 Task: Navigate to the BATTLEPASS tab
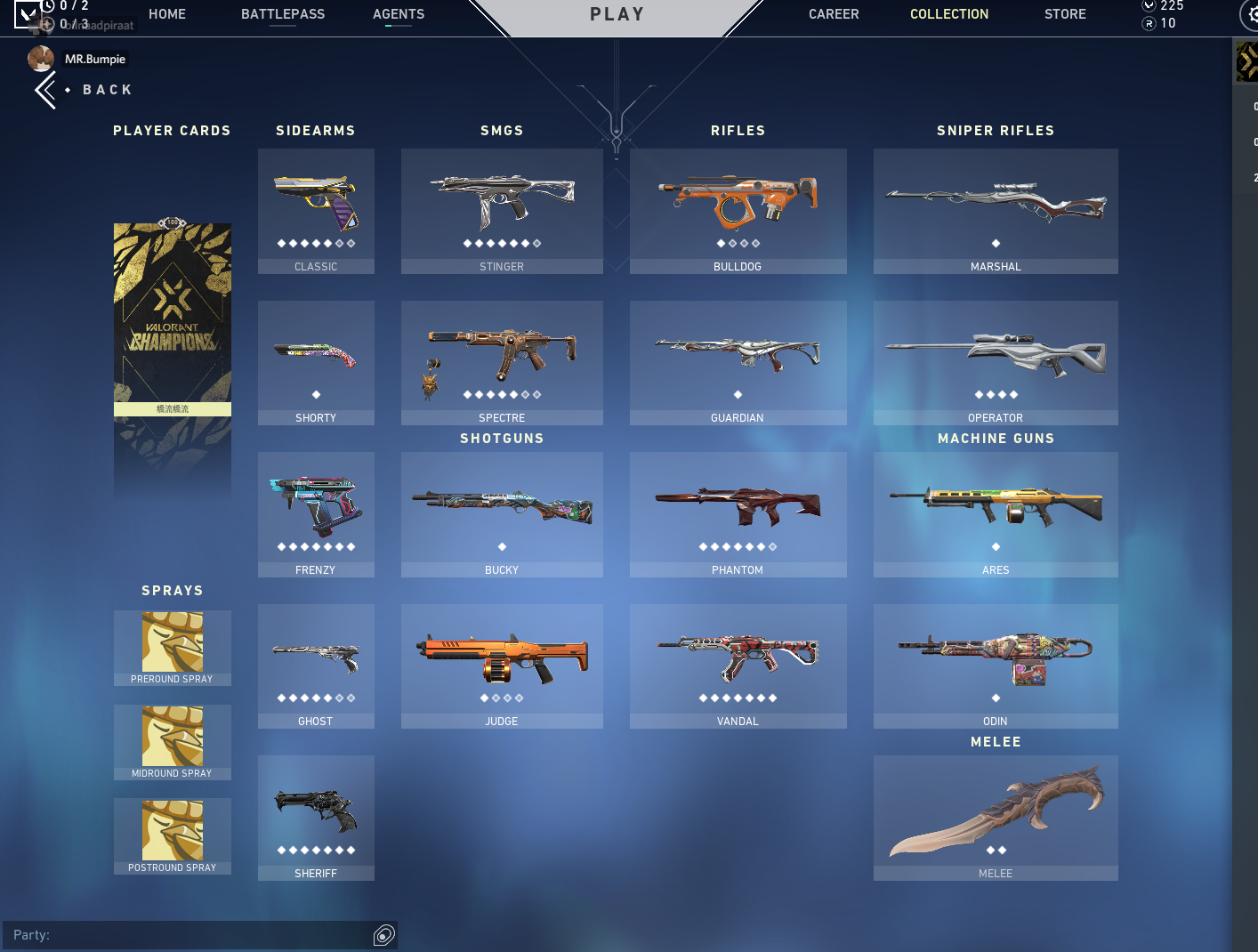coord(283,13)
